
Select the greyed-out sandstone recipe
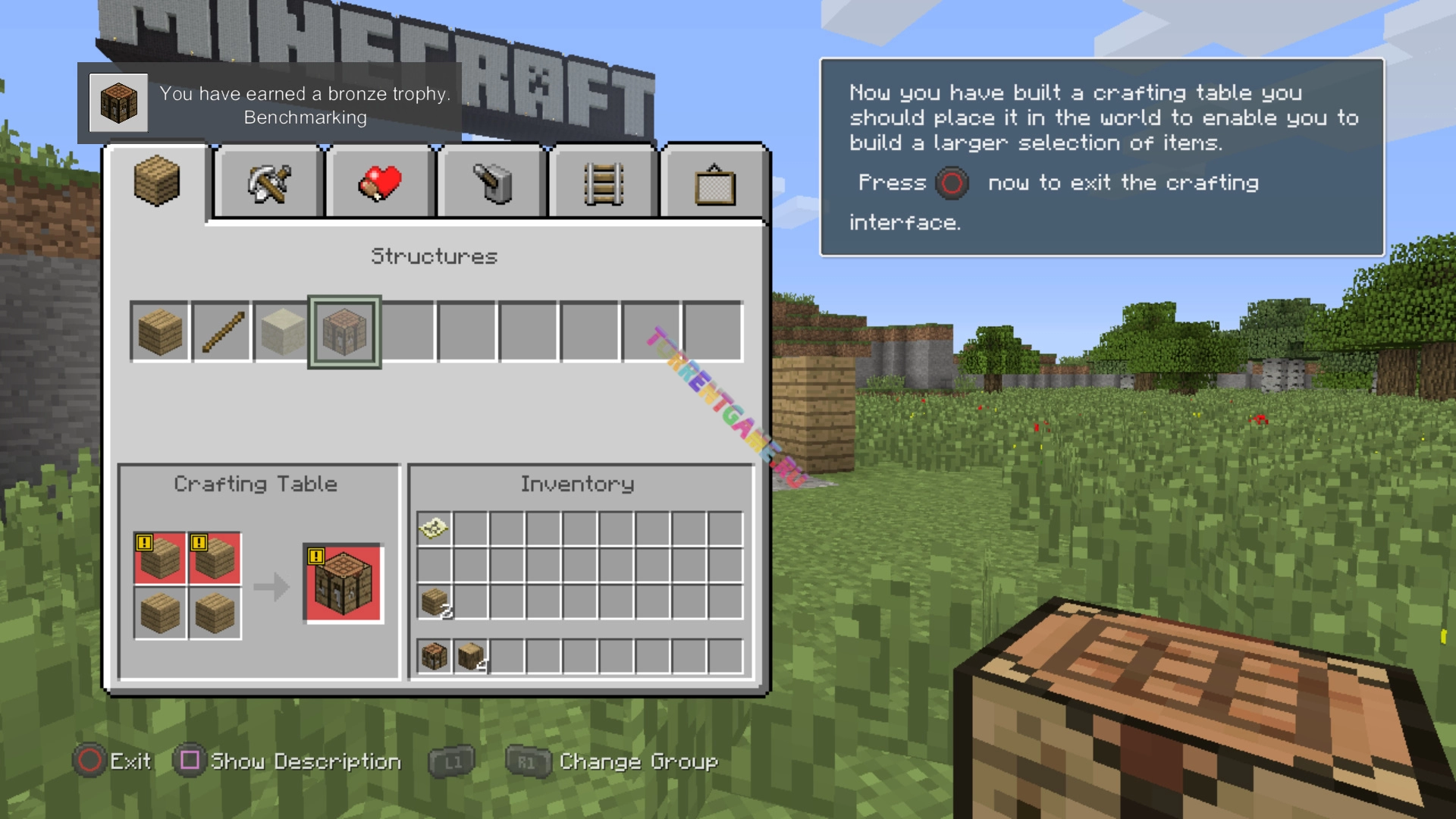283,332
